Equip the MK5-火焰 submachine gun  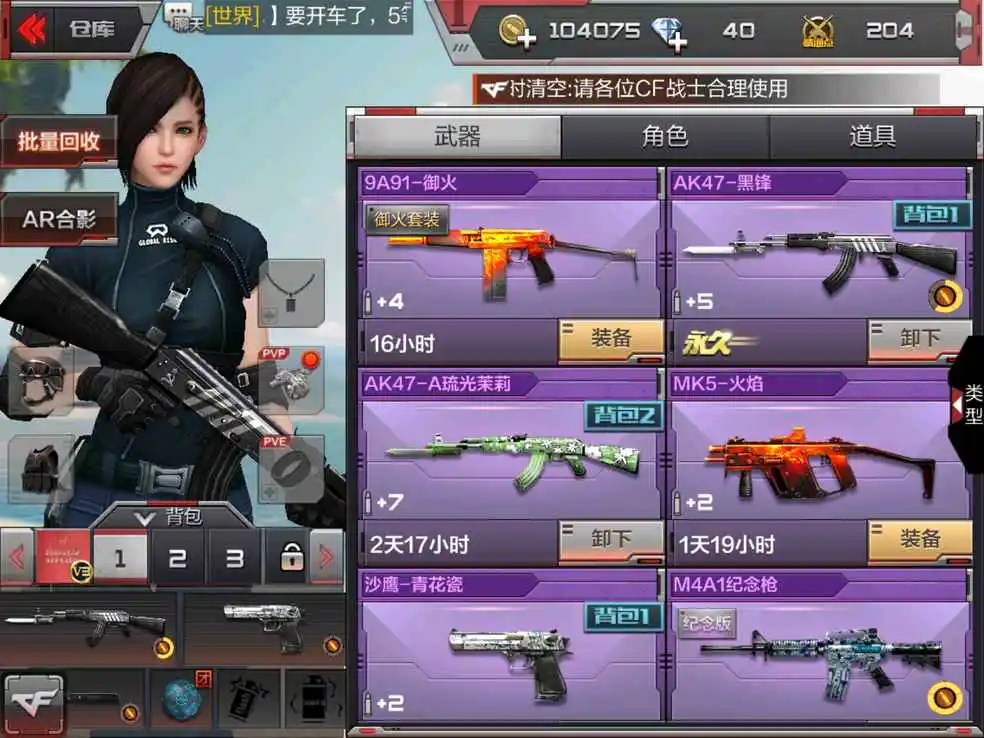click(x=919, y=541)
